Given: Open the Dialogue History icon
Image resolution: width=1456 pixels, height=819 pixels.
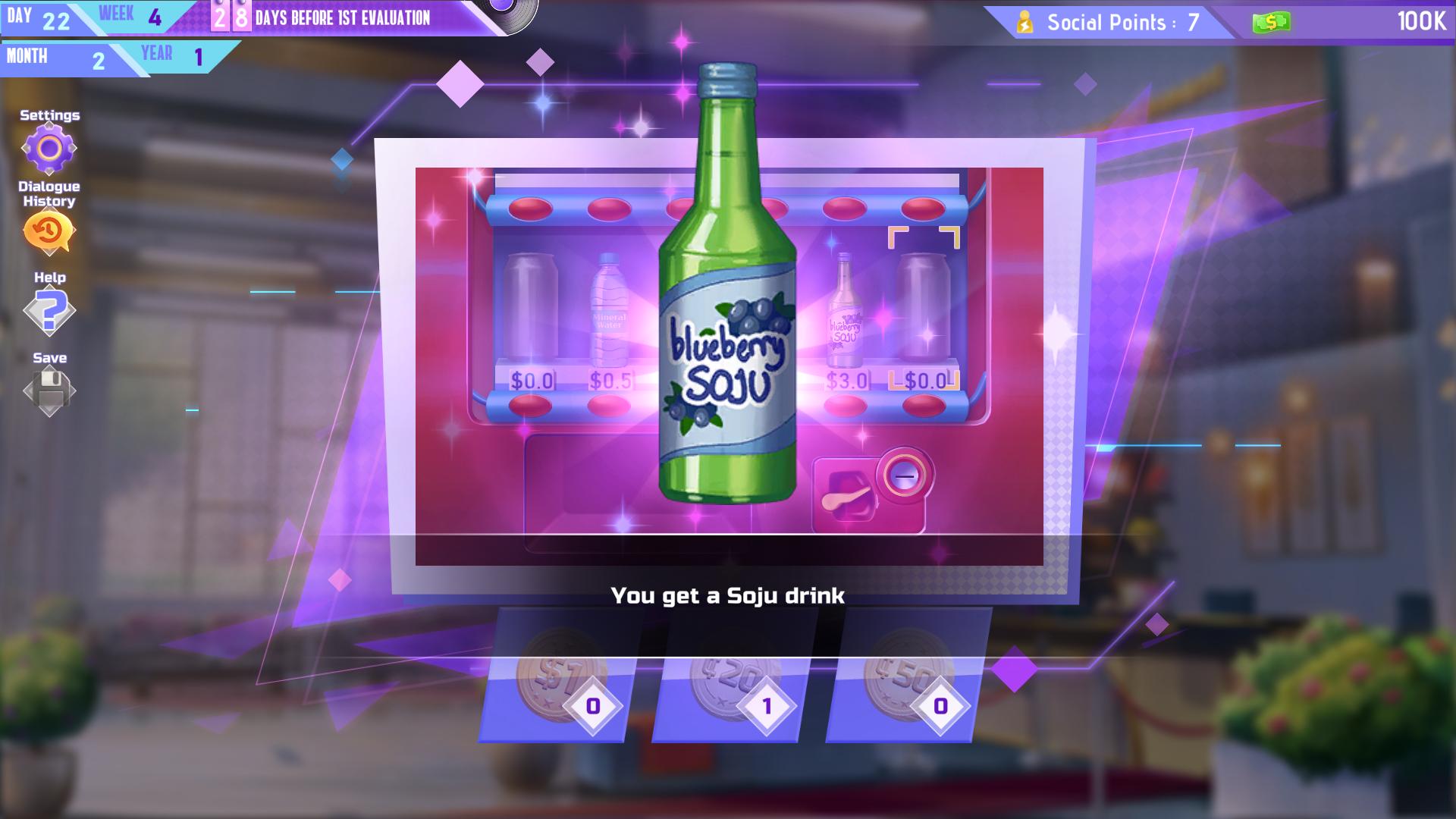Looking at the screenshot, I should (48, 230).
